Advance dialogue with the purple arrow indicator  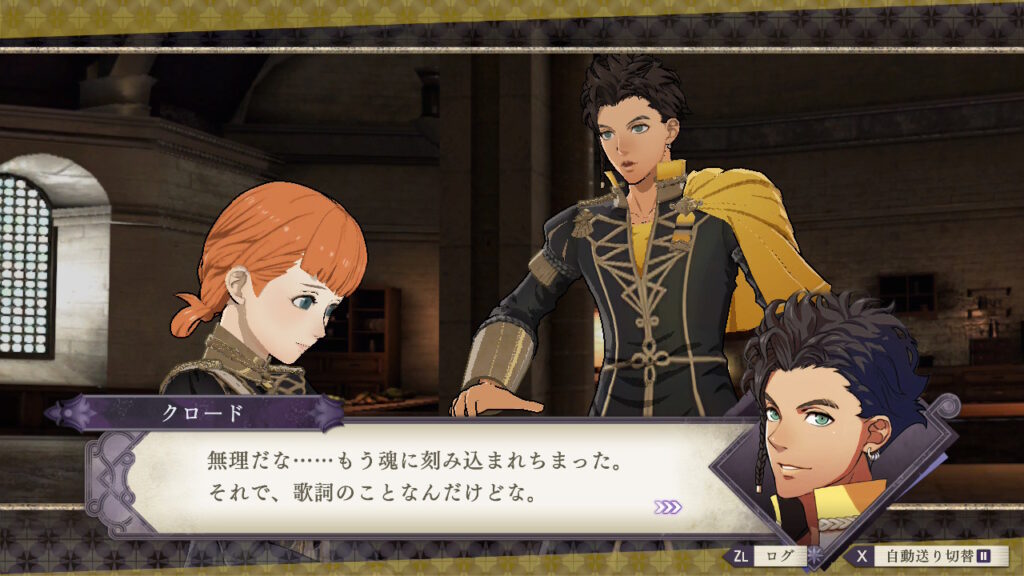click(668, 507)
